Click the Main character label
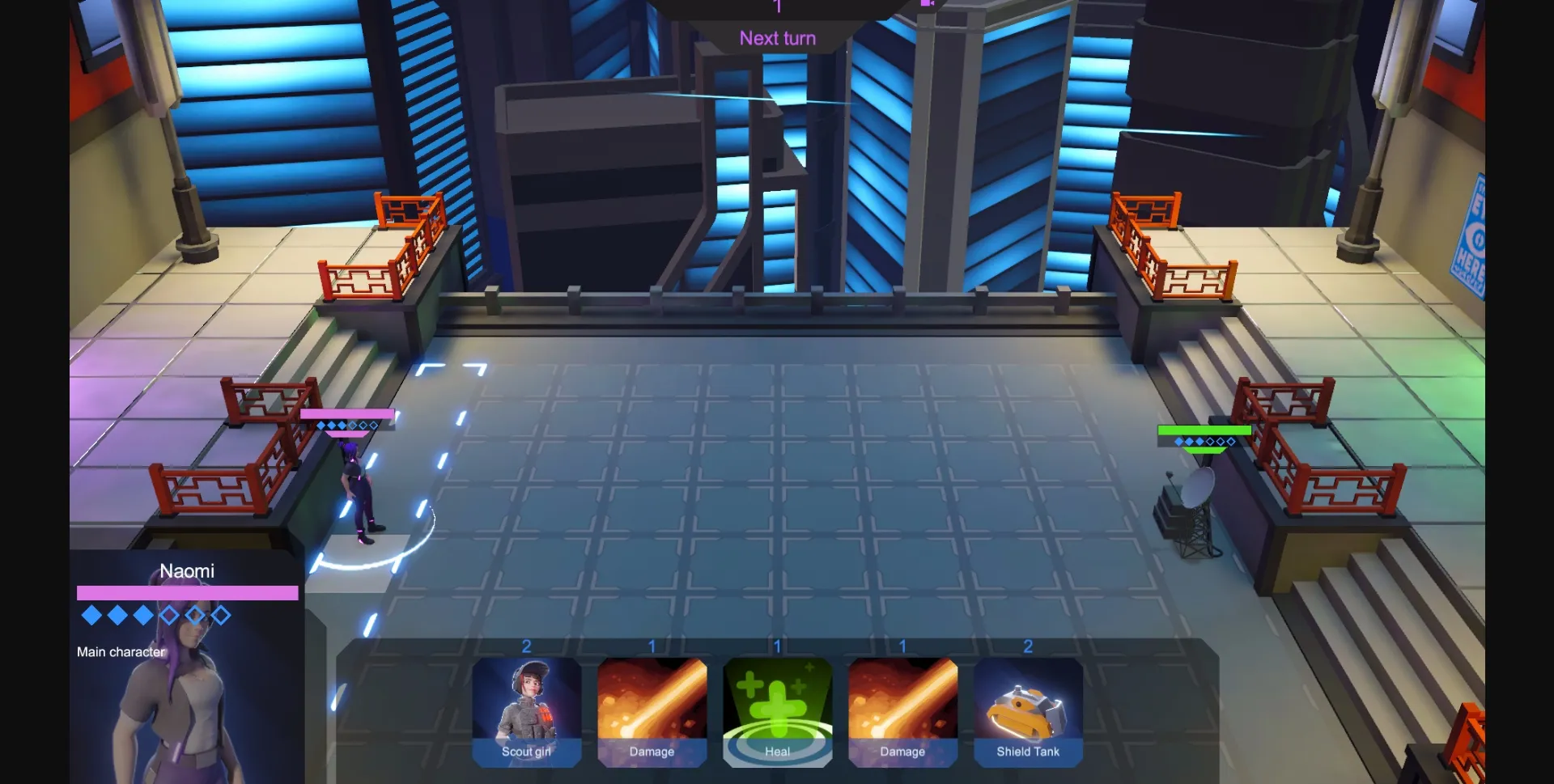 coord(120,651)
